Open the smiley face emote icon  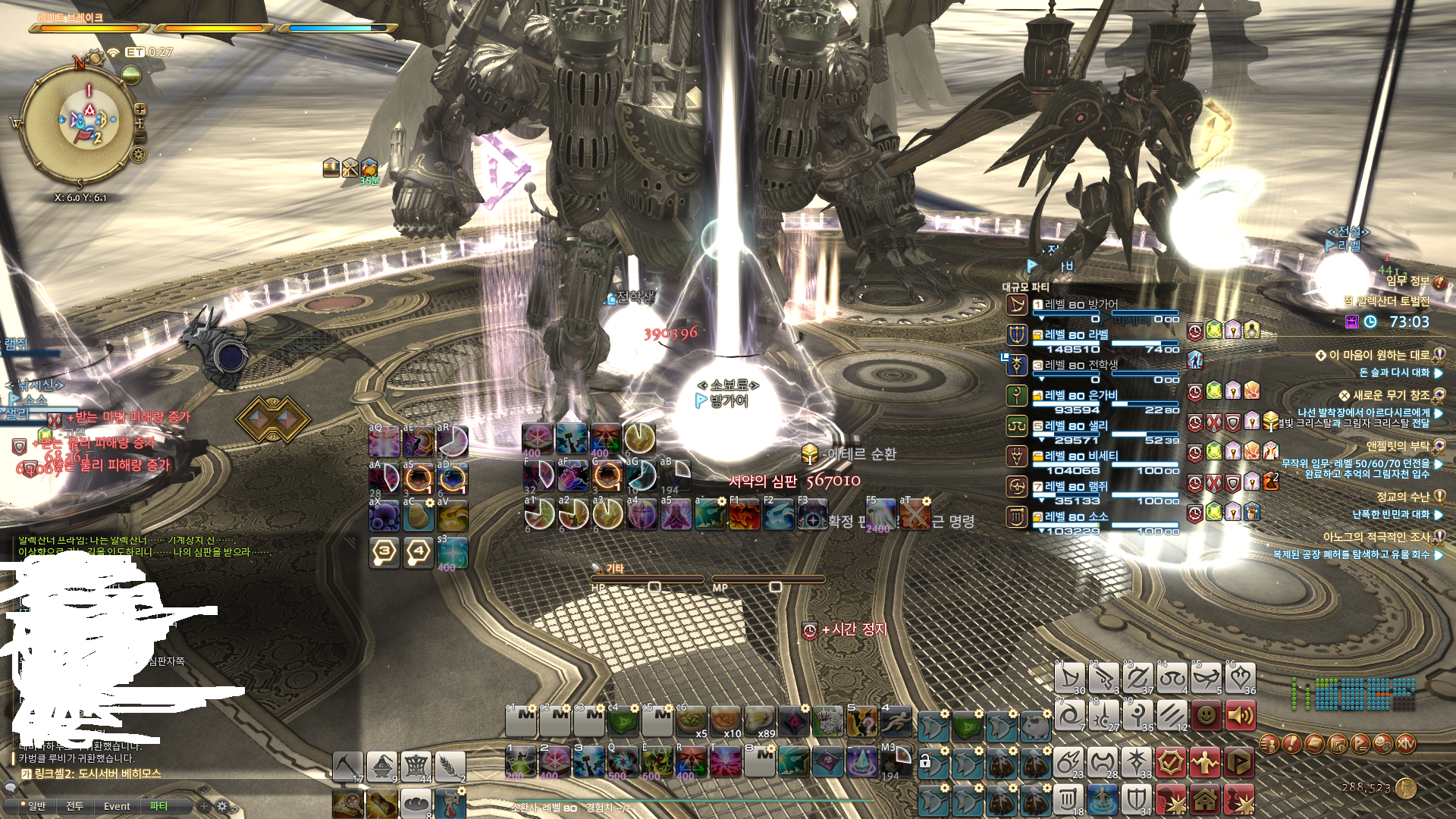click(x=1206, y=716)
